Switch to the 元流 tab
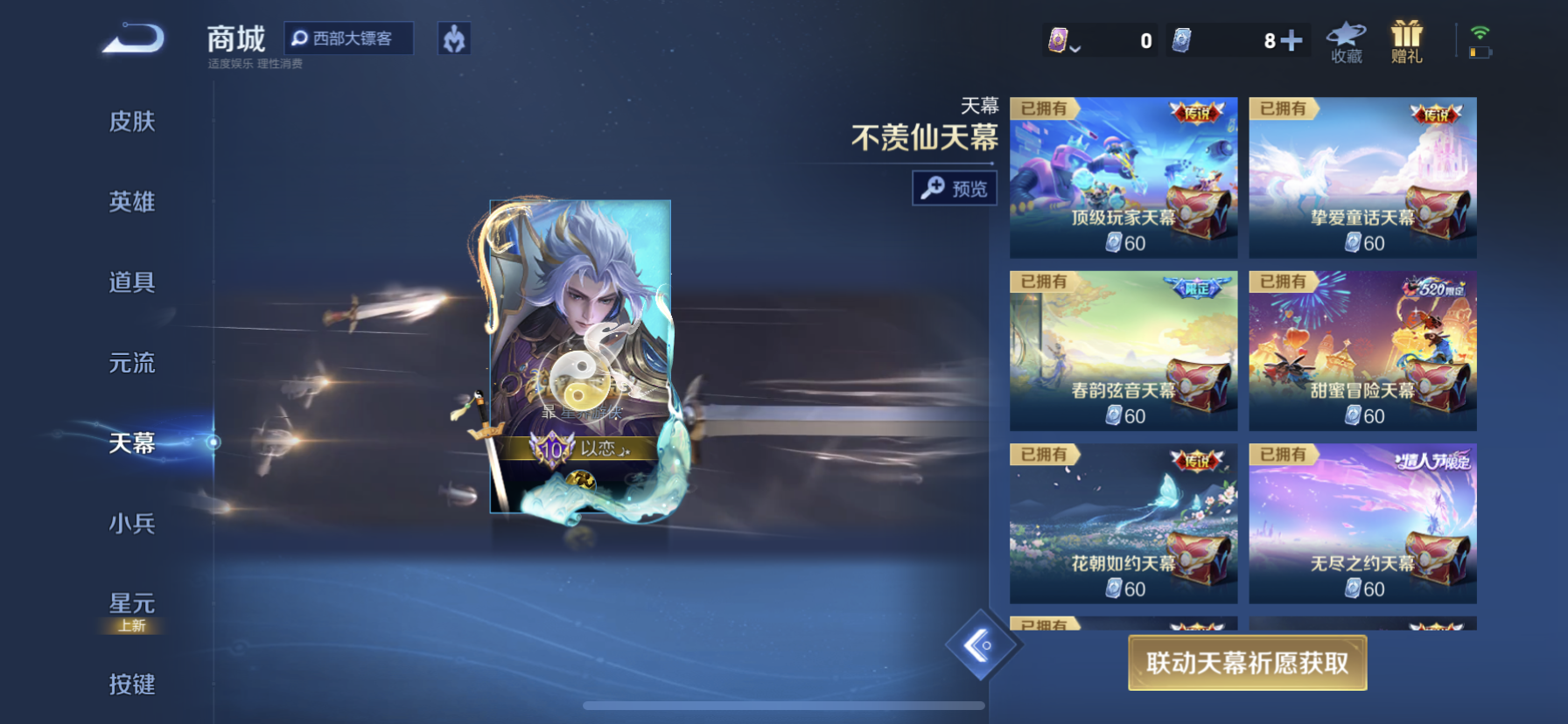Viewport: 1568px width, 724px height. pos(132,363)
